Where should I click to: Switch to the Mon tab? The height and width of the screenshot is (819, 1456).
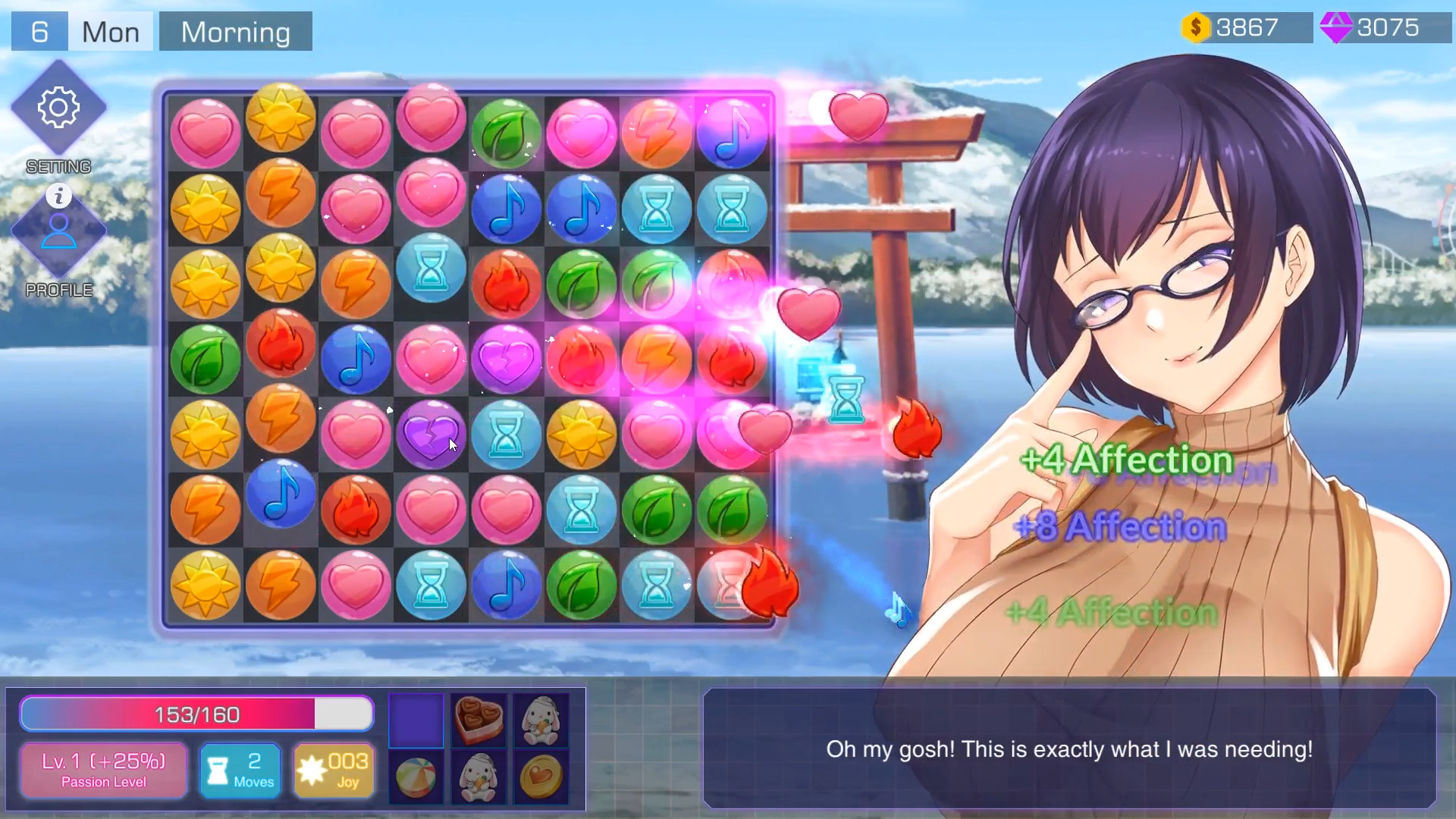coord(110,31)
